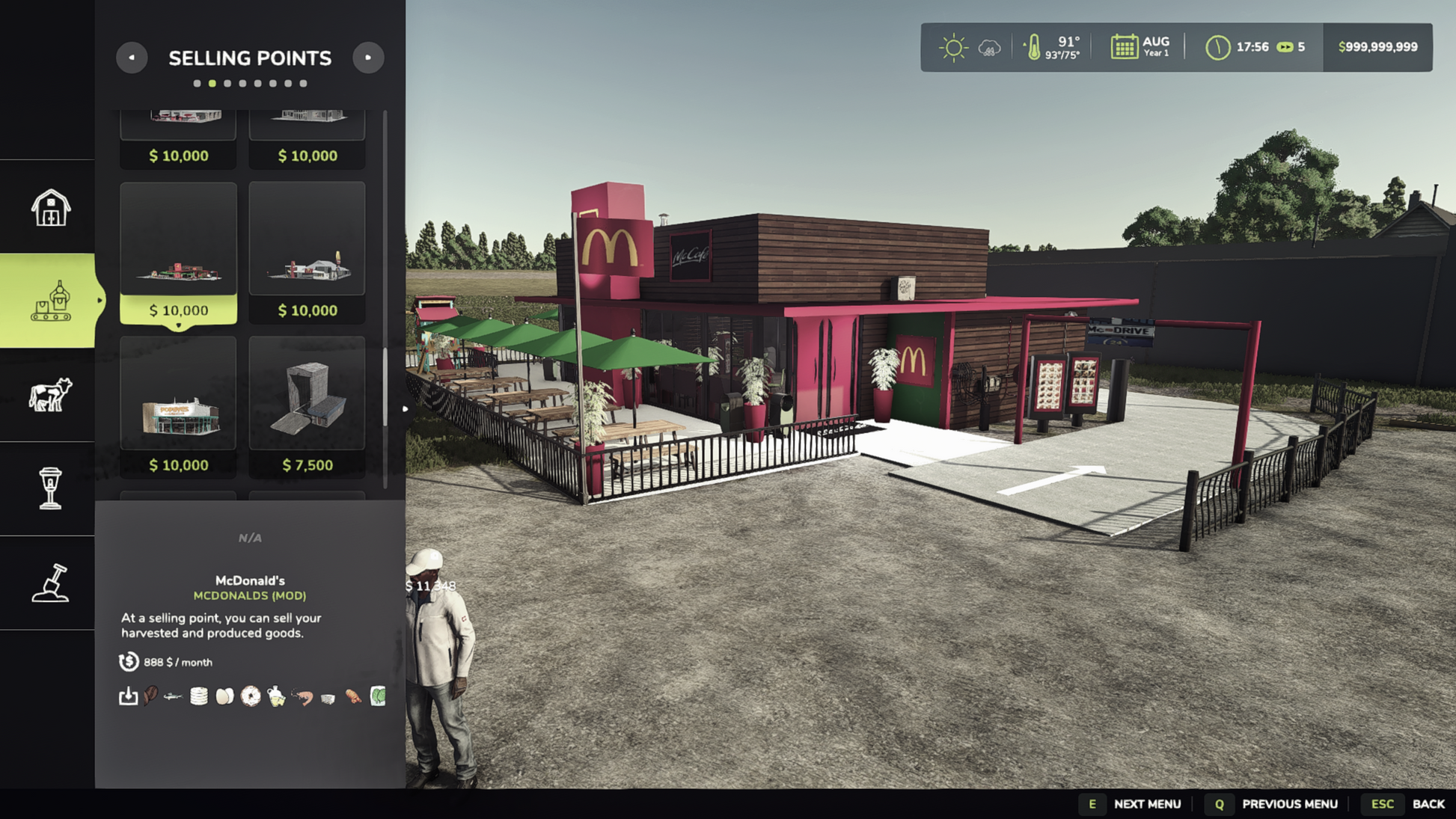This screenshot has height=819, width=1456.
Task: Select the production and selling points category
Action: pyautogui.click(x=50, y=301)
